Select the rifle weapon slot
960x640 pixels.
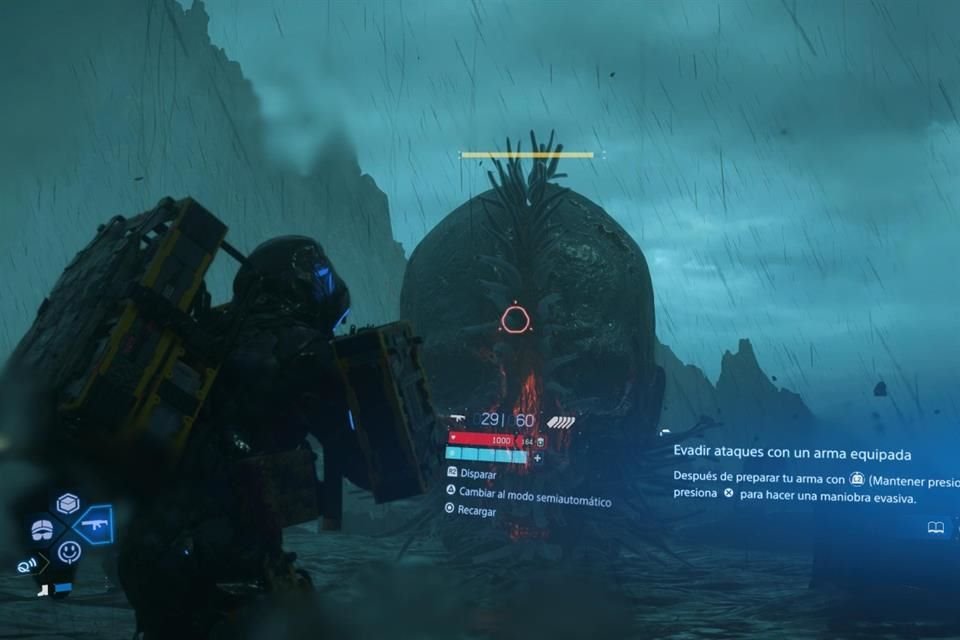click(x=94, y=525)
